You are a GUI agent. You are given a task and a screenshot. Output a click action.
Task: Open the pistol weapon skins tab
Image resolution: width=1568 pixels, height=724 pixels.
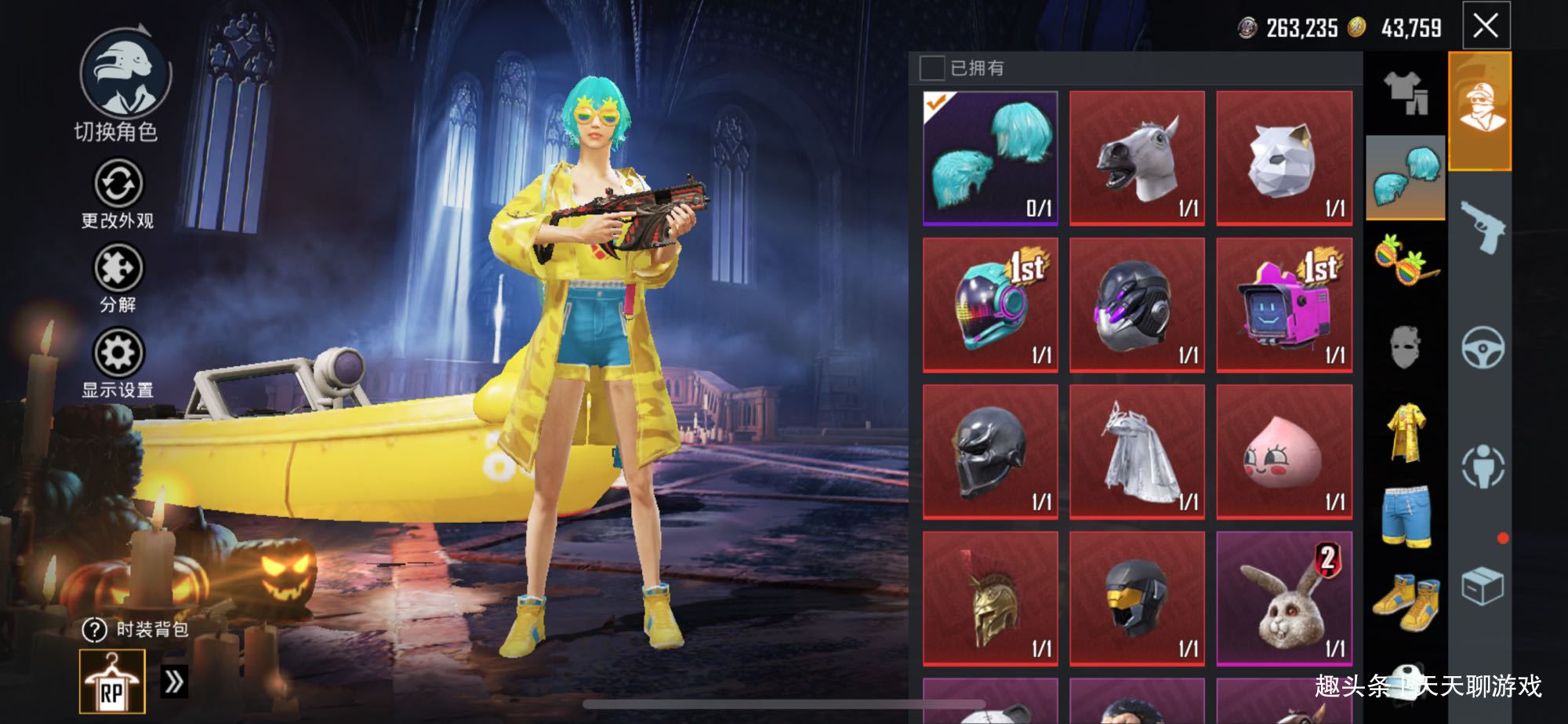click(x=1481, y=226)
